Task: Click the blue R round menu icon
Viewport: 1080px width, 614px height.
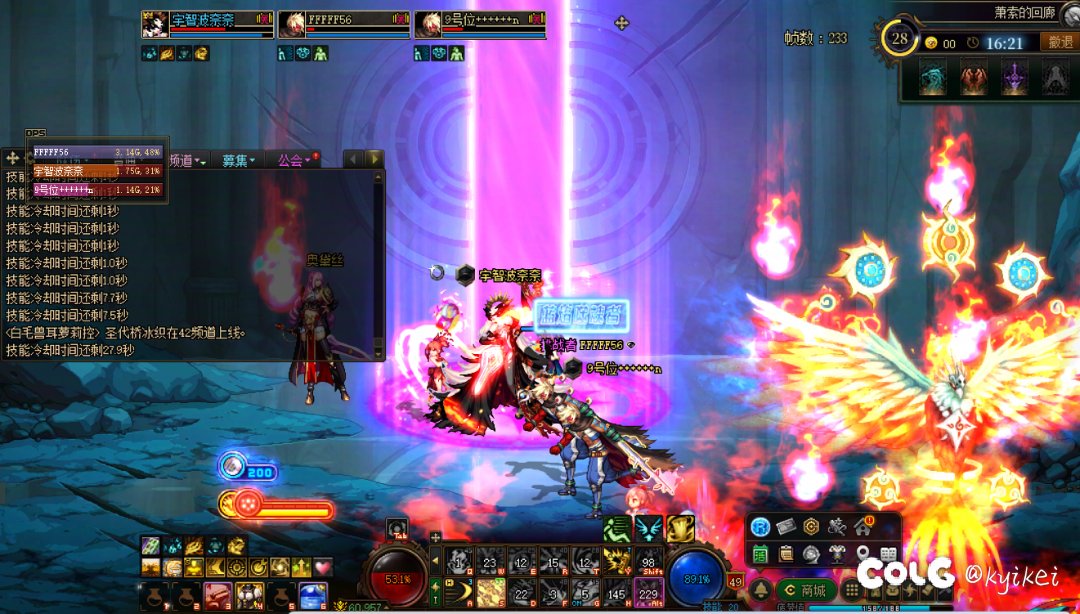Action: (x=761, y=527)
